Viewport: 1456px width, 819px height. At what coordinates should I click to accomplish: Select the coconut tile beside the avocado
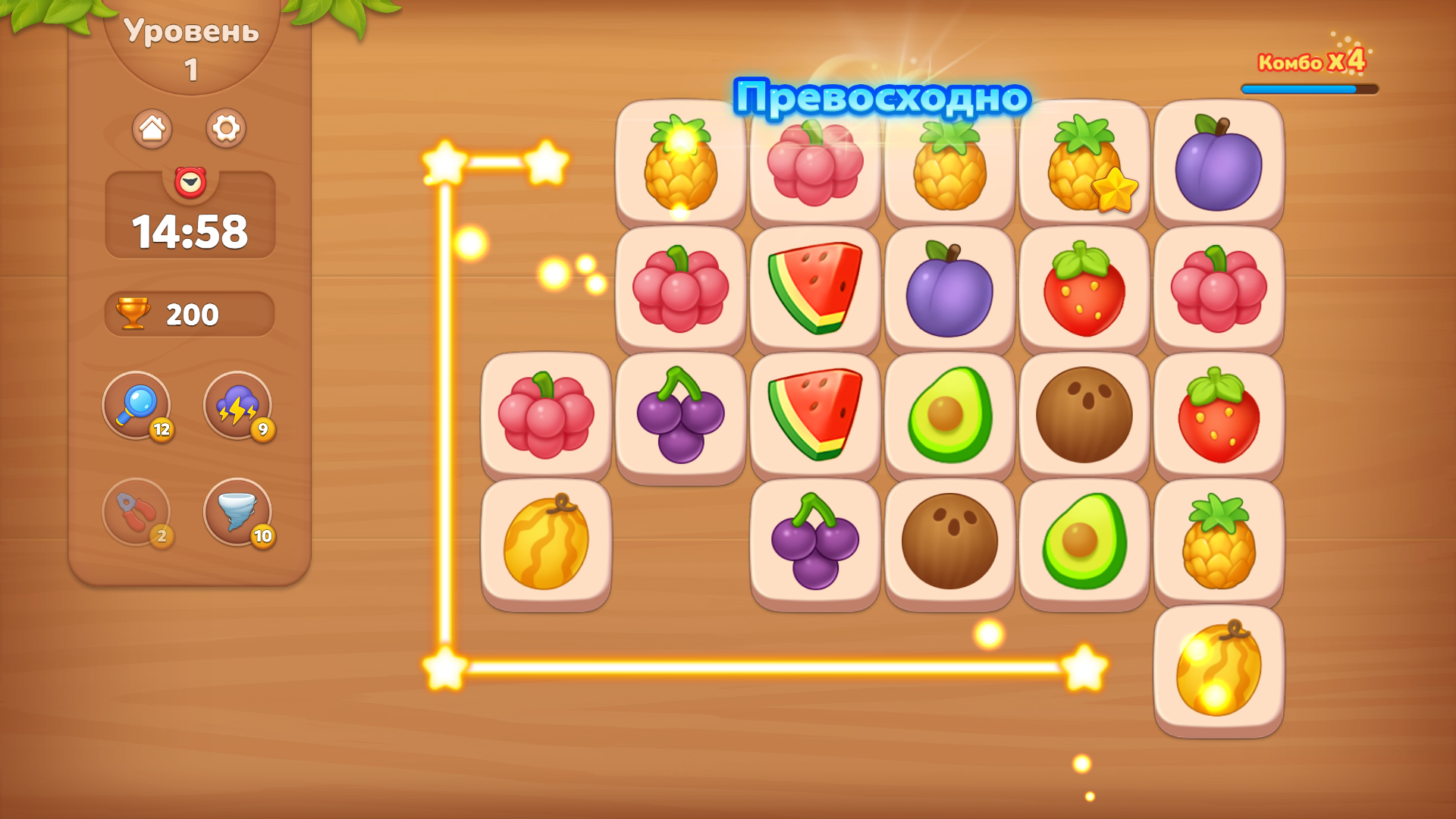1083,416
